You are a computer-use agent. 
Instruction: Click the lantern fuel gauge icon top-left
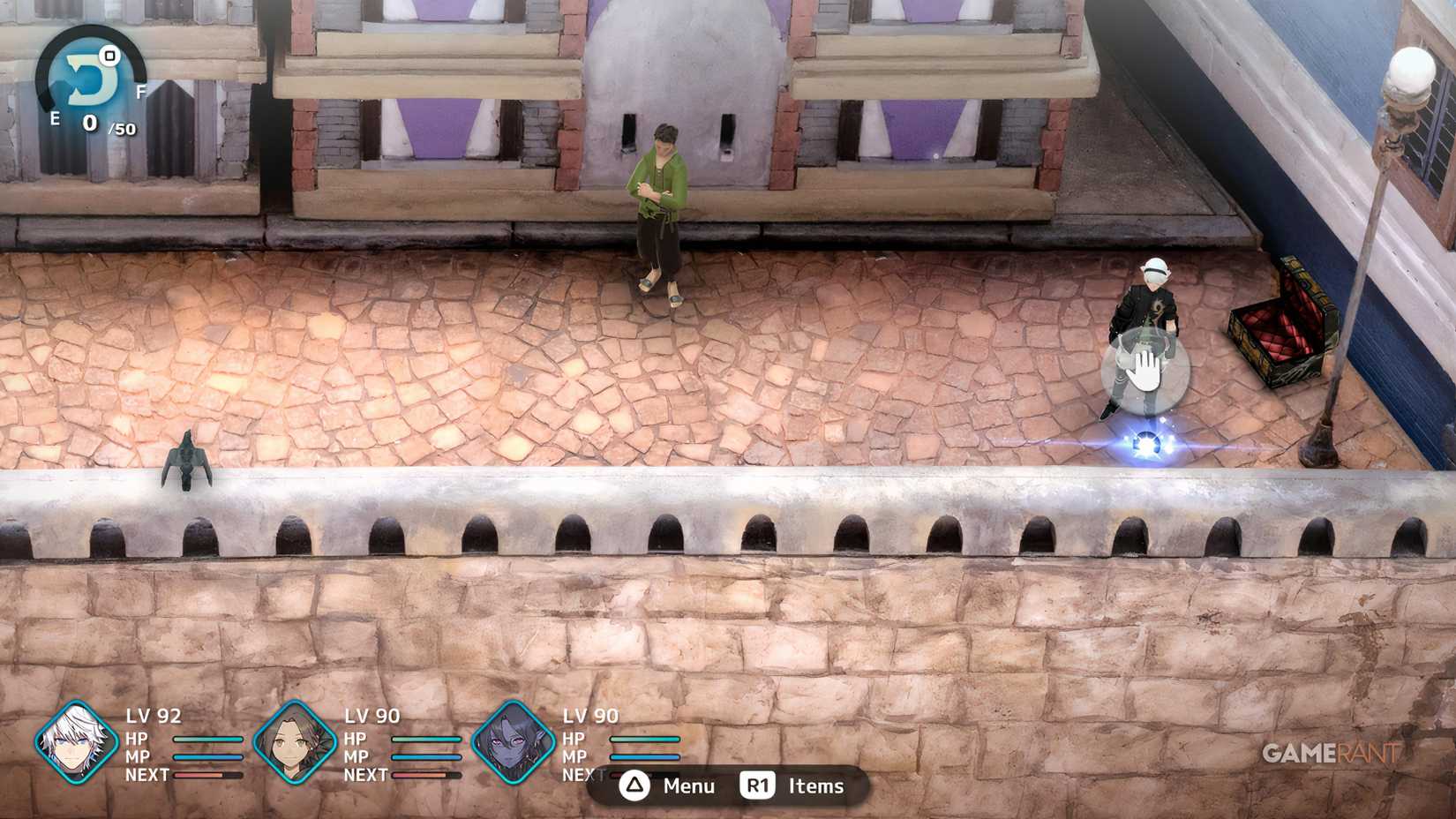pos(86,72)
